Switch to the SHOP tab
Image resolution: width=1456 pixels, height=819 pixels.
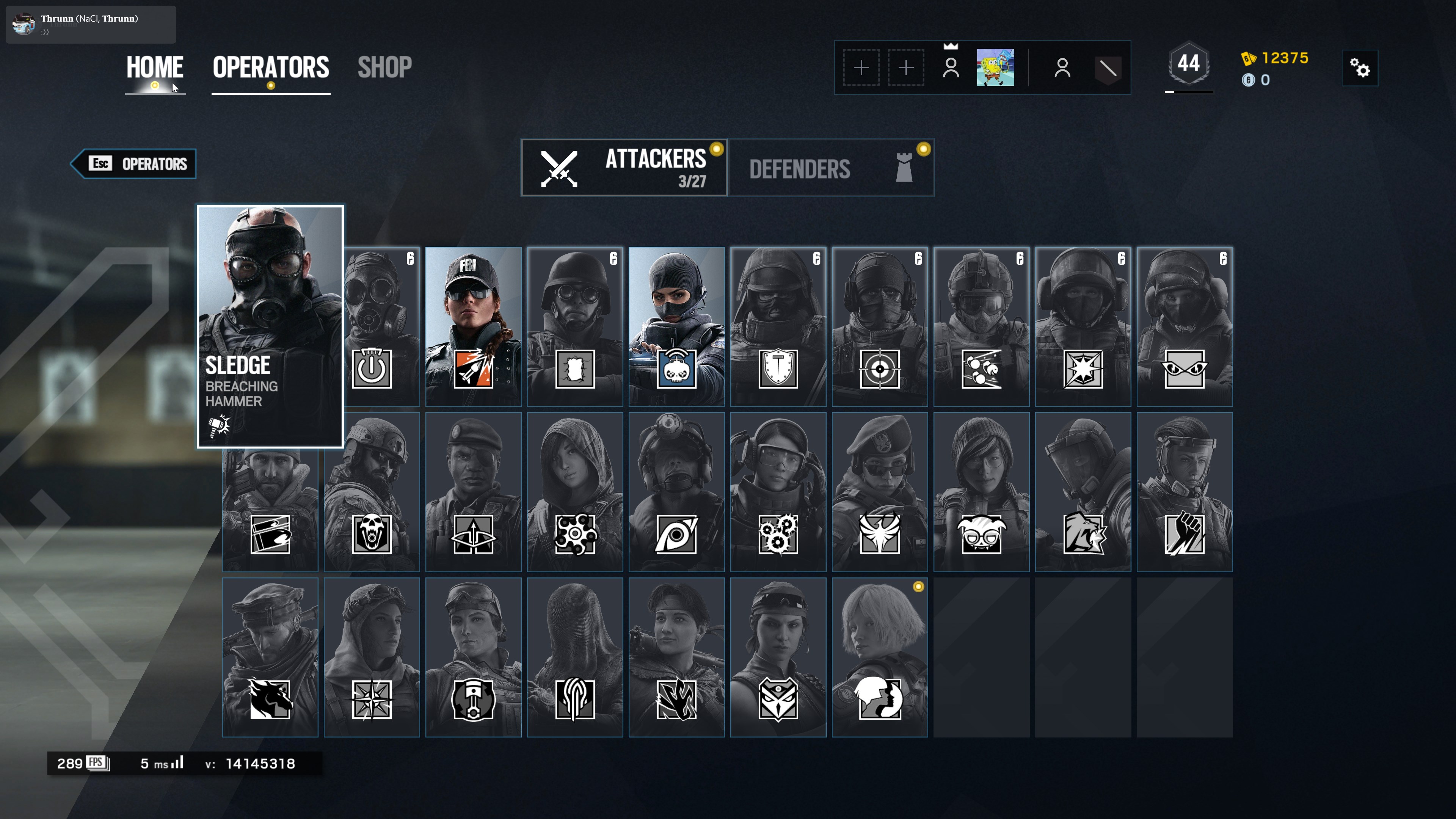pos(384,68)
